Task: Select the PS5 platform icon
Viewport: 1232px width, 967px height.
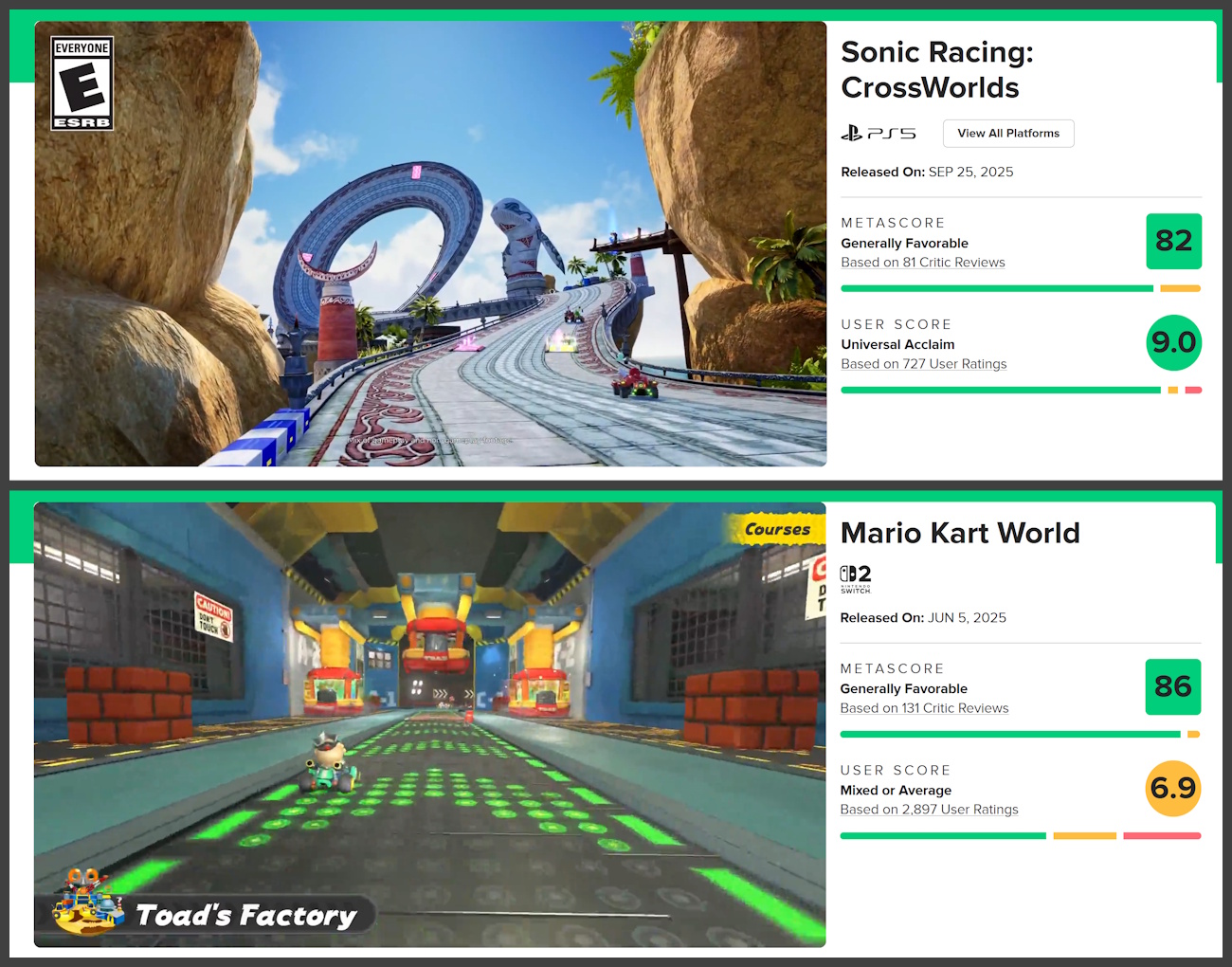Action: 879,134
